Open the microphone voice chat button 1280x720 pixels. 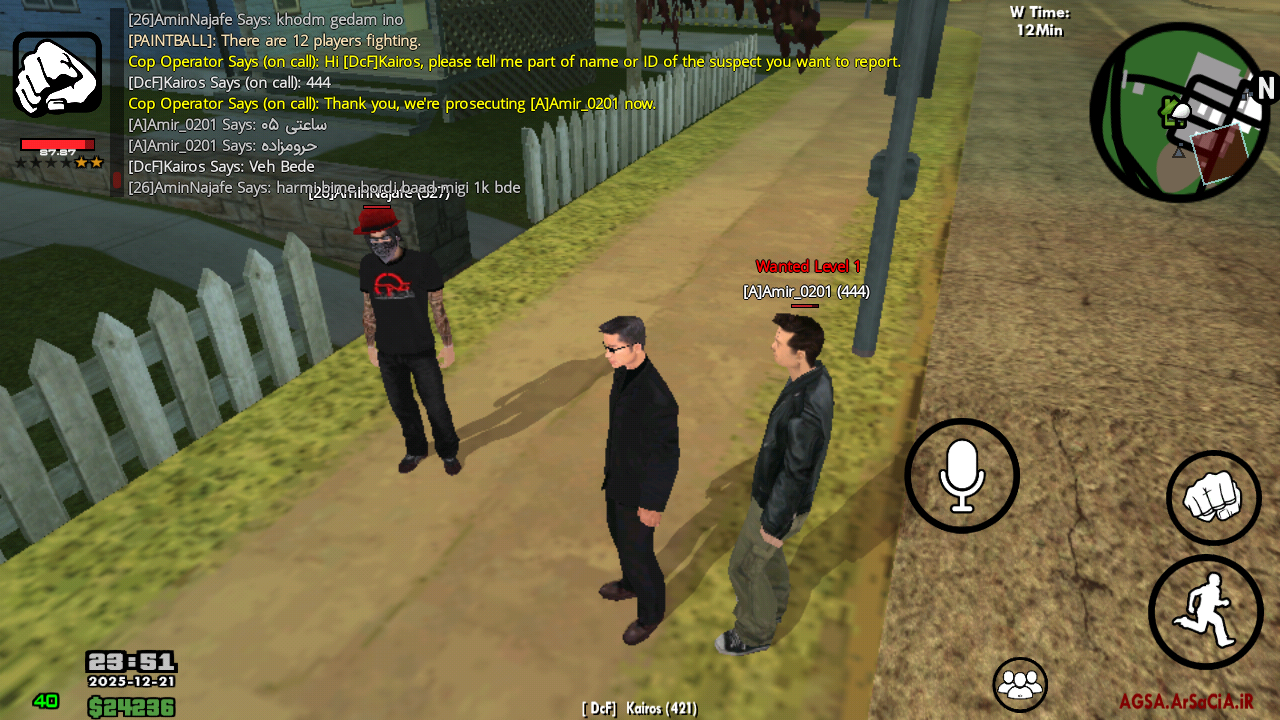961,475
